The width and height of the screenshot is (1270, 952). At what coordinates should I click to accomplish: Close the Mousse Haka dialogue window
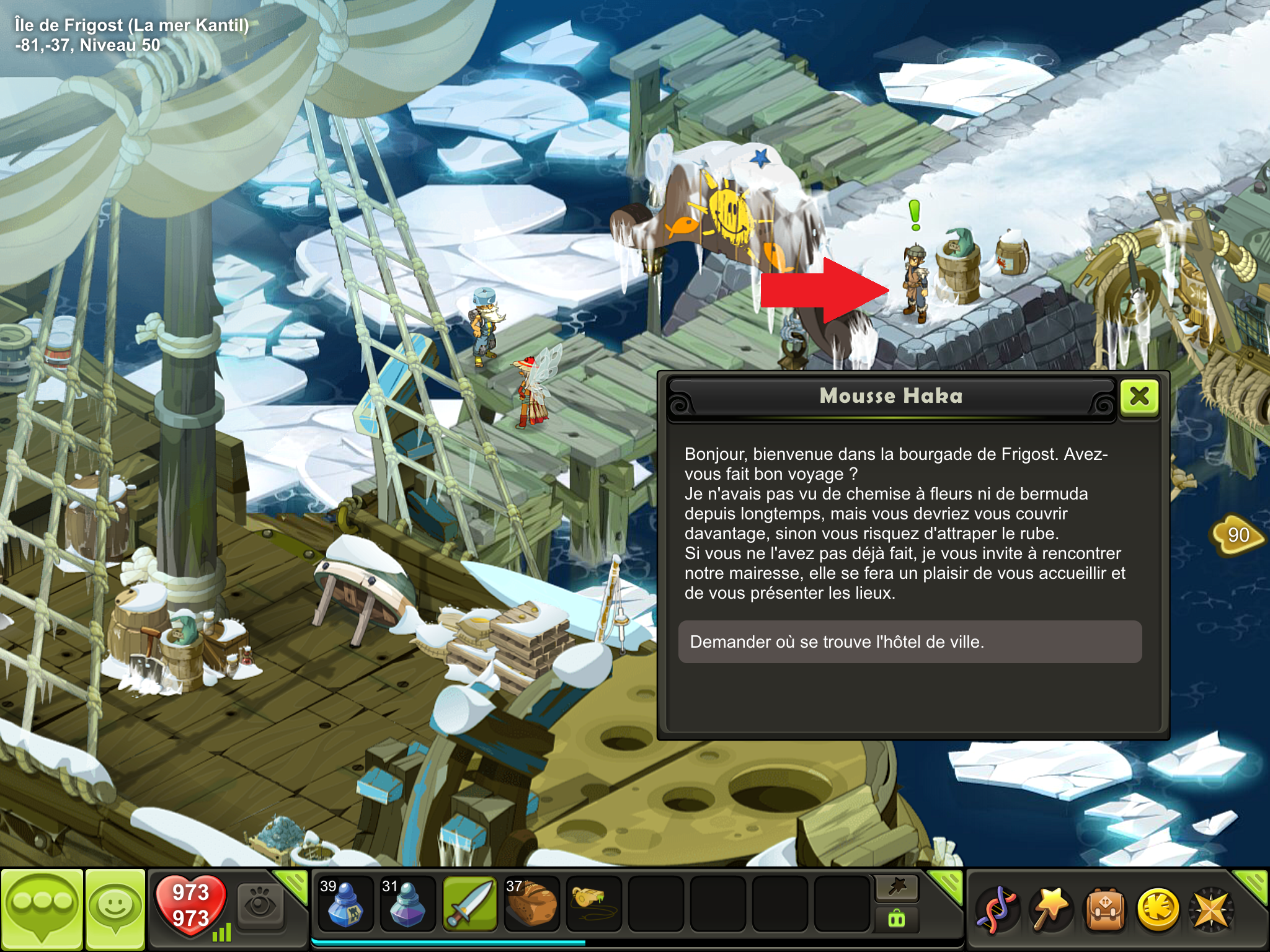(x=1140, y=397)
